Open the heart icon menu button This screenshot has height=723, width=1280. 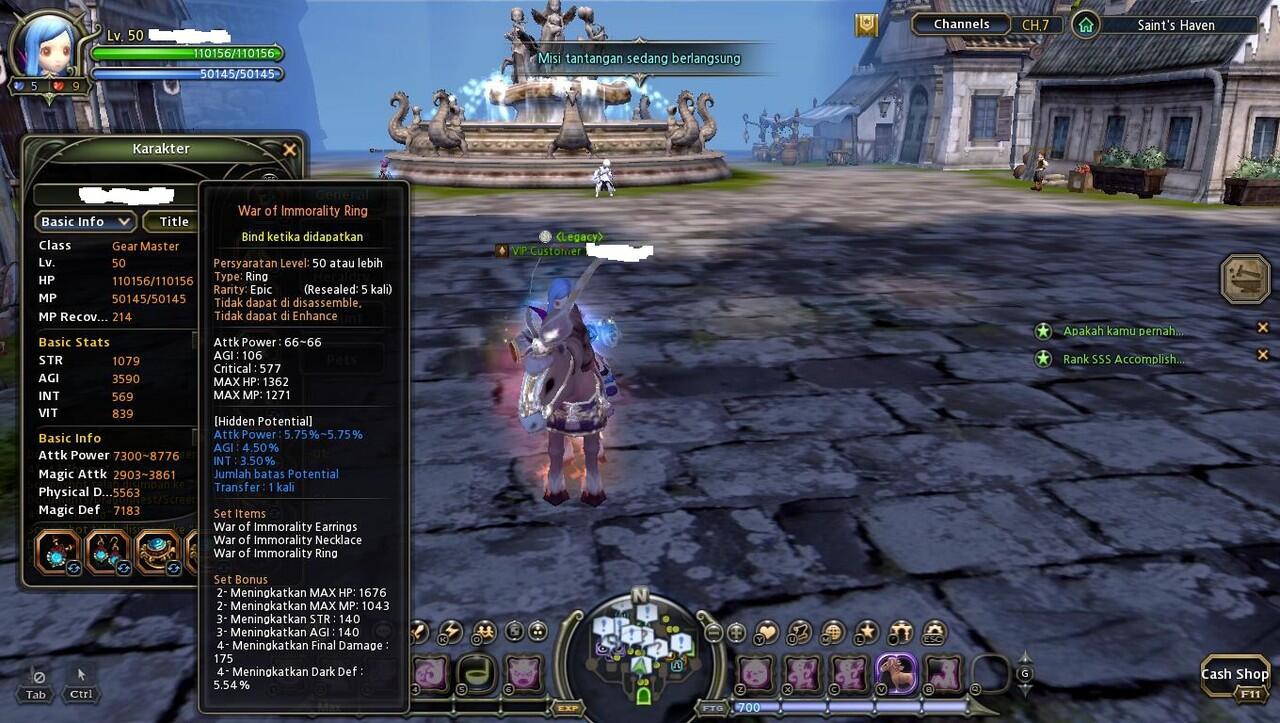pos(768,632)
